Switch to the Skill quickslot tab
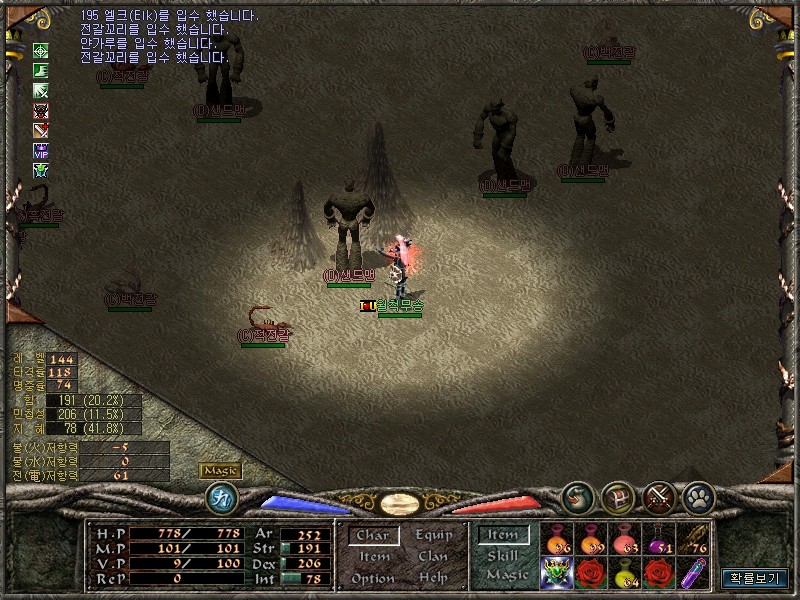This screenshot has width=800, height=600. (503, 556)
